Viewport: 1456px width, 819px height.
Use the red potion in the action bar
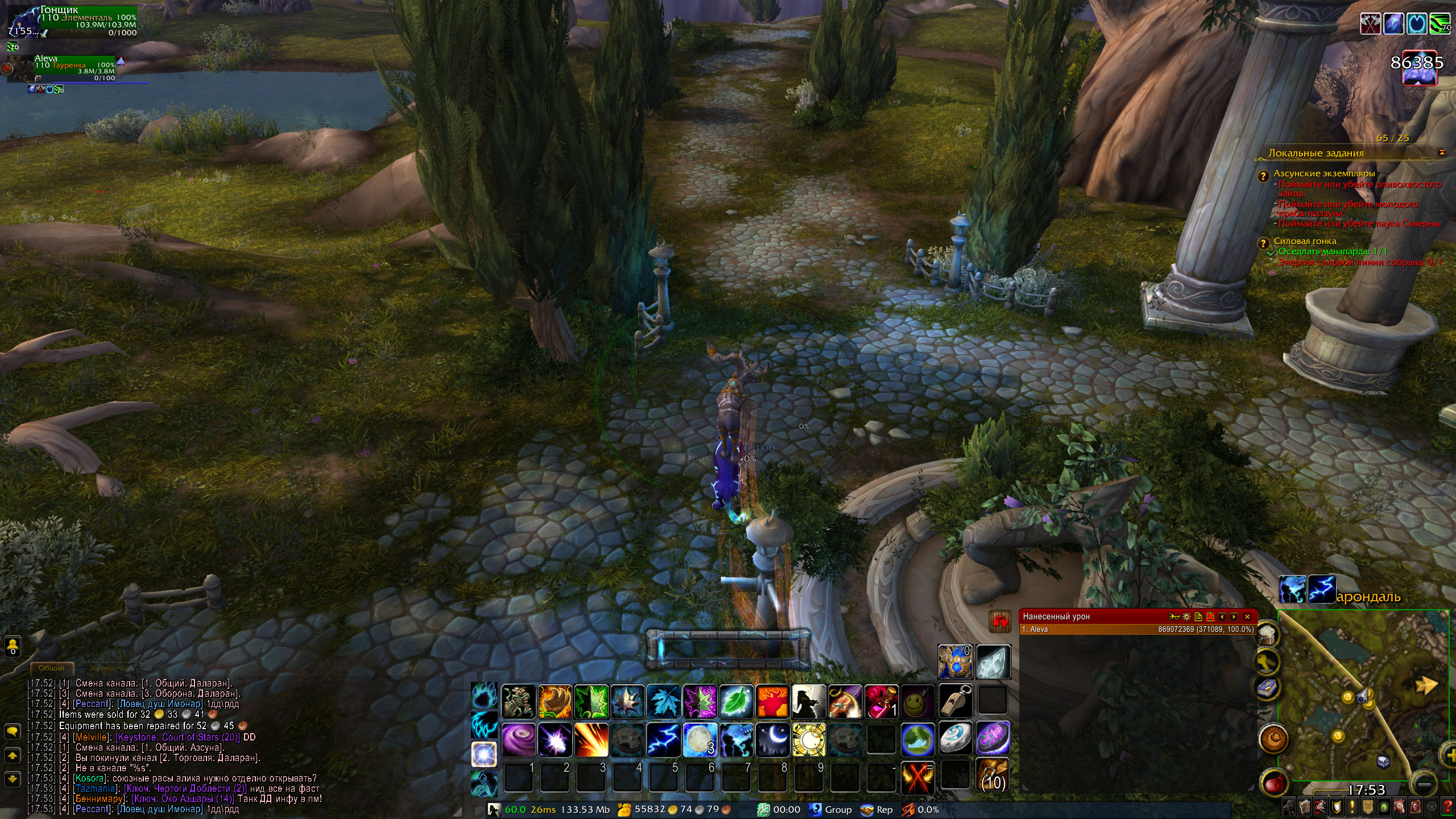pos(881,702)
